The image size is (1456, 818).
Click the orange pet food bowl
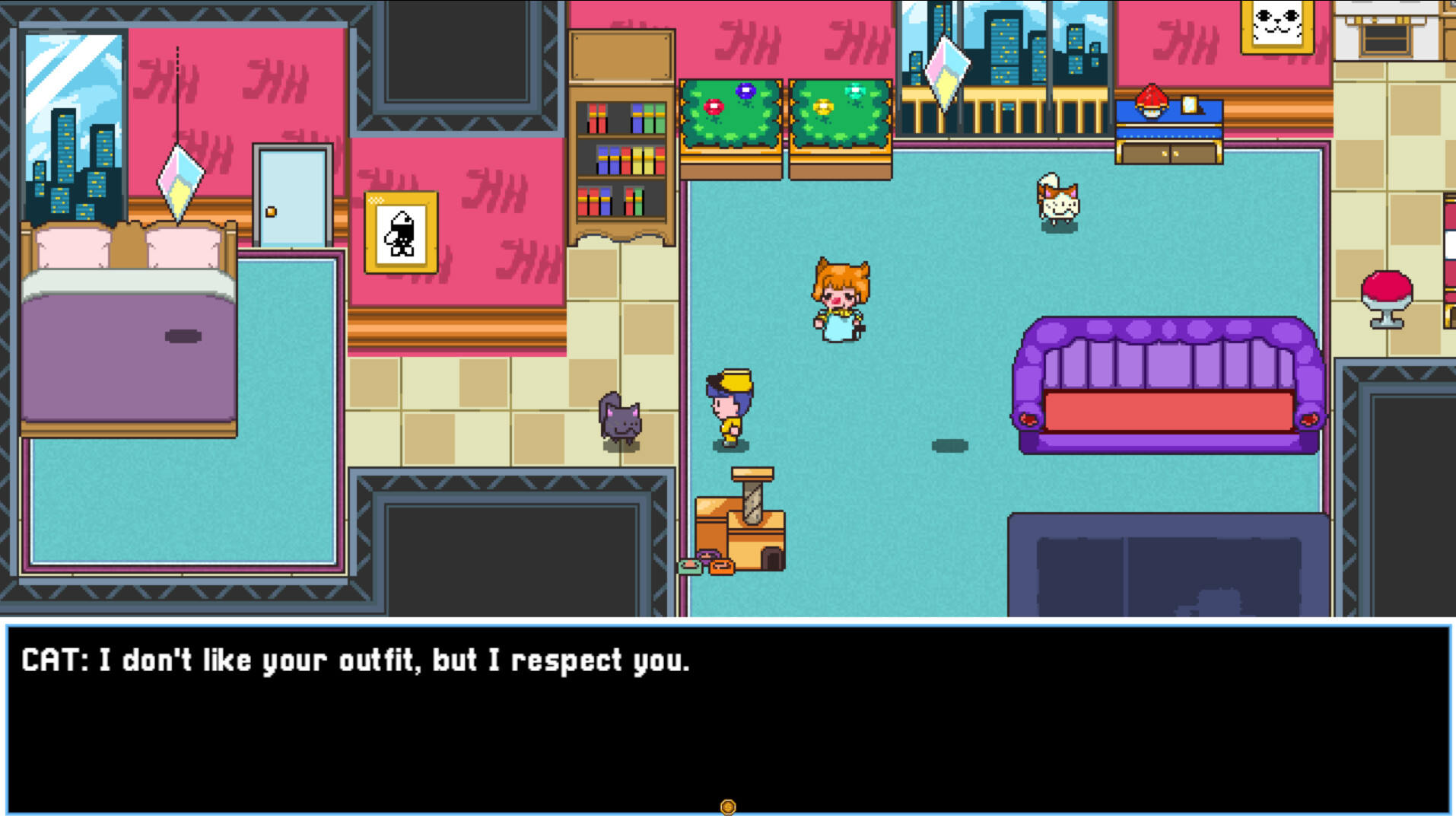pyautogui.click(x=722, y=568)
